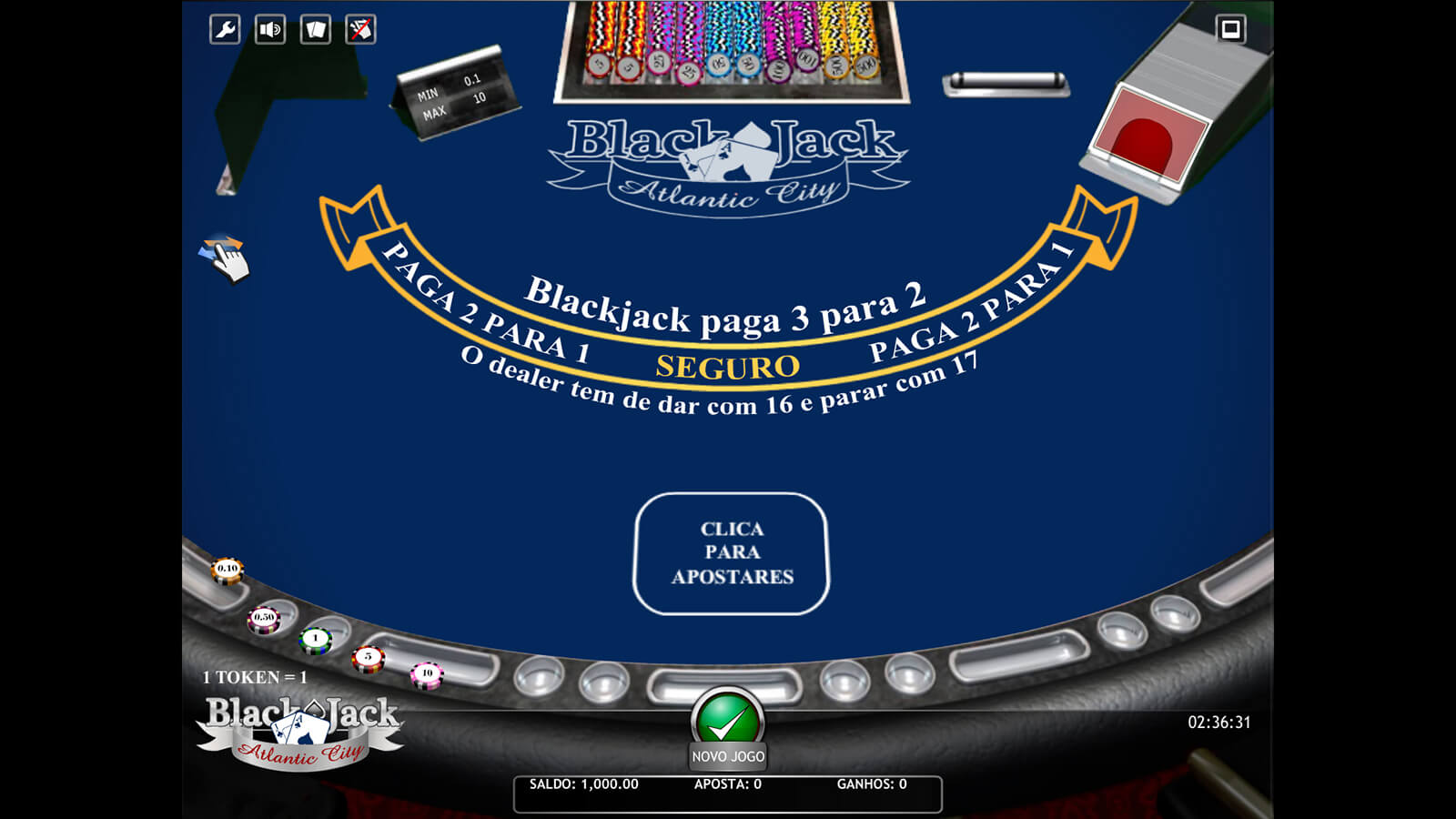Click the hand pointer swap icon
This screenshot has width=1456, height=819.
[225, 258]
